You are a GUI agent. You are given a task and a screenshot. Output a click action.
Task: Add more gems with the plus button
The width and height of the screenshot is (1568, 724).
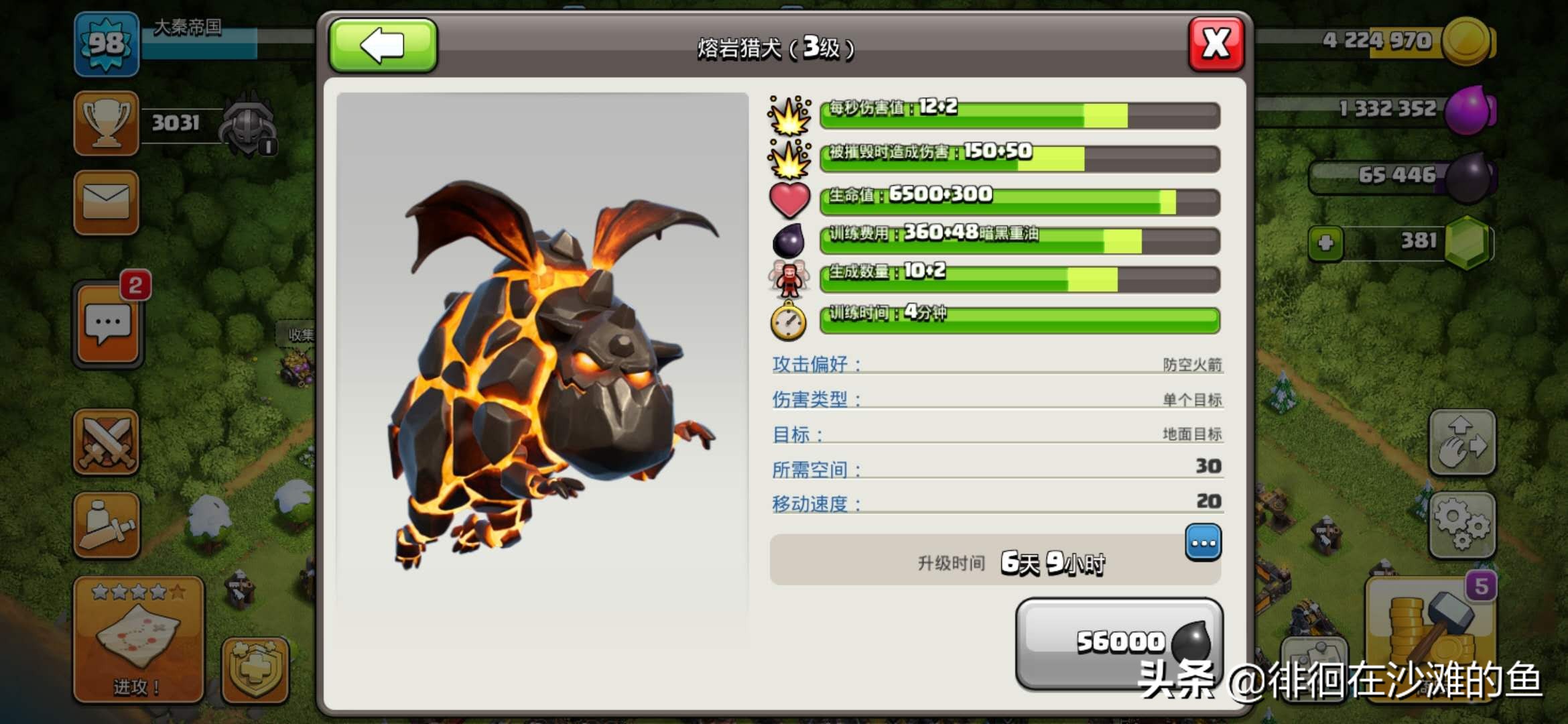(x=1326, y=243)
